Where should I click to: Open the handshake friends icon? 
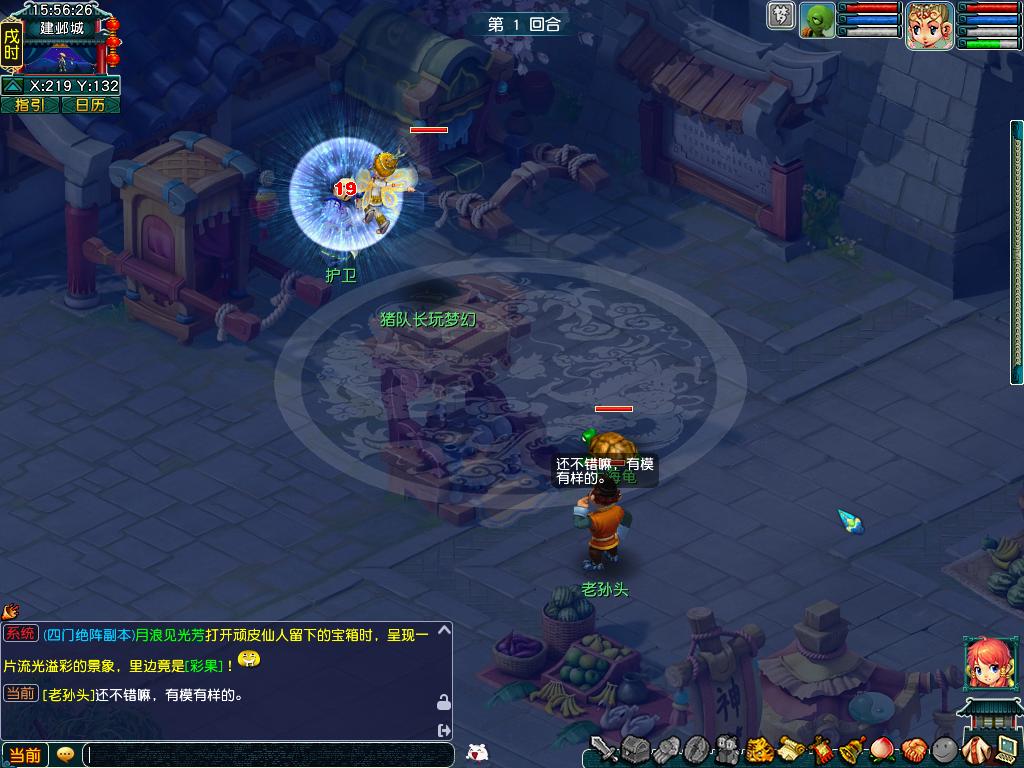tap(913, 749)
